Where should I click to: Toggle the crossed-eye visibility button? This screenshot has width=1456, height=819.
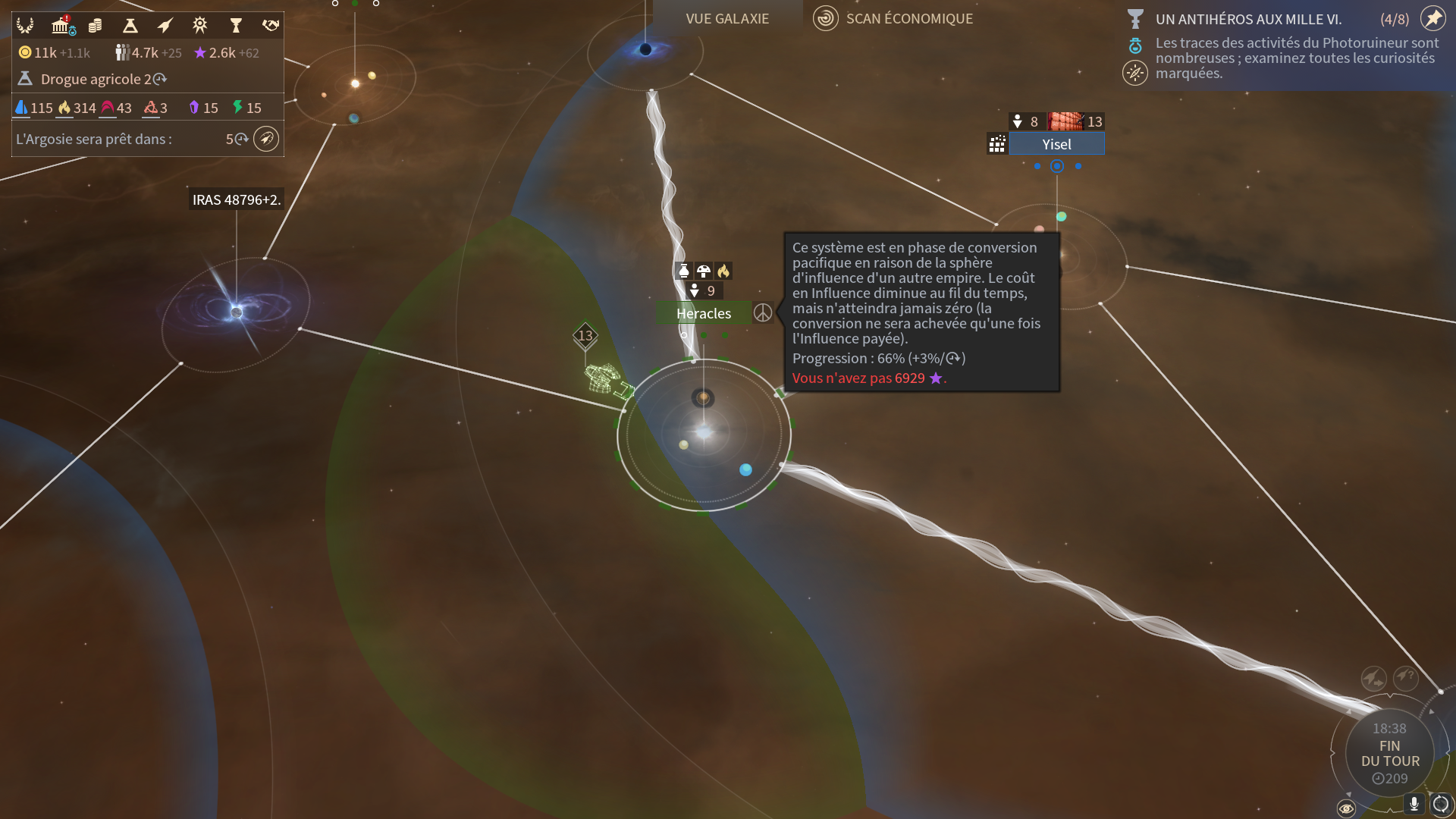click(1346, 808)
